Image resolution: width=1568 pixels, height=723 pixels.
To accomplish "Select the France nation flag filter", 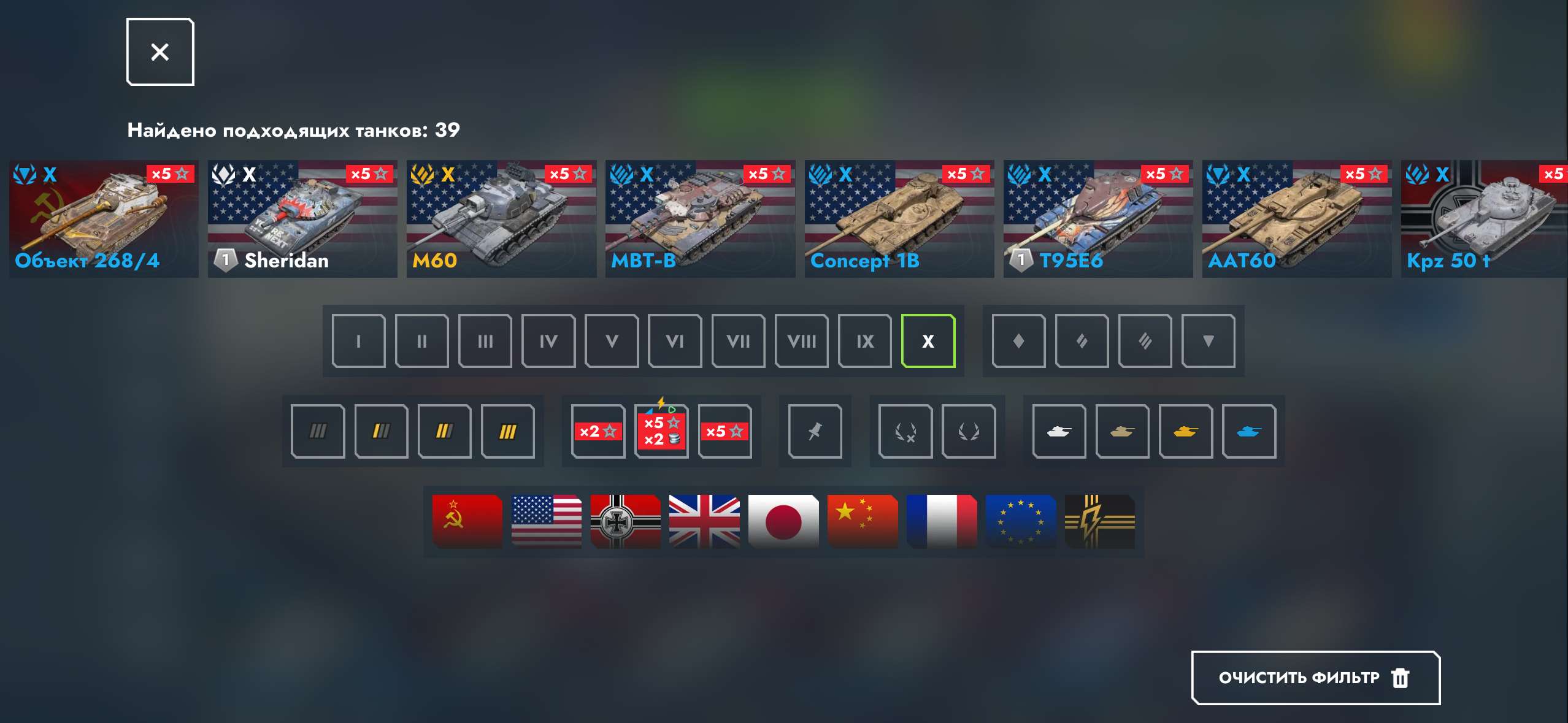I will point(942,520).
